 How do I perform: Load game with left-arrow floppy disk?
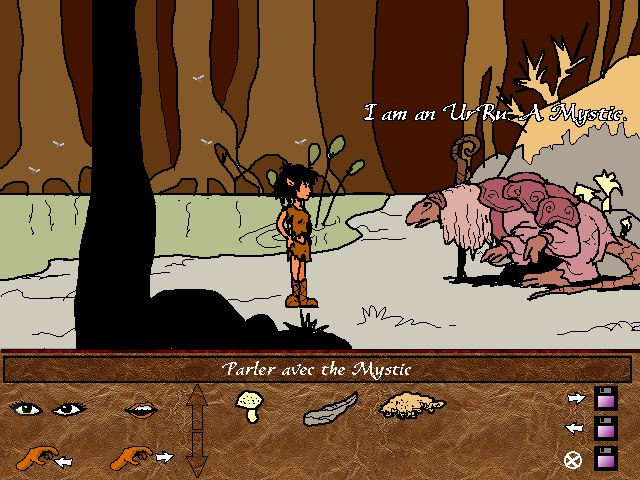coord(605,429)
